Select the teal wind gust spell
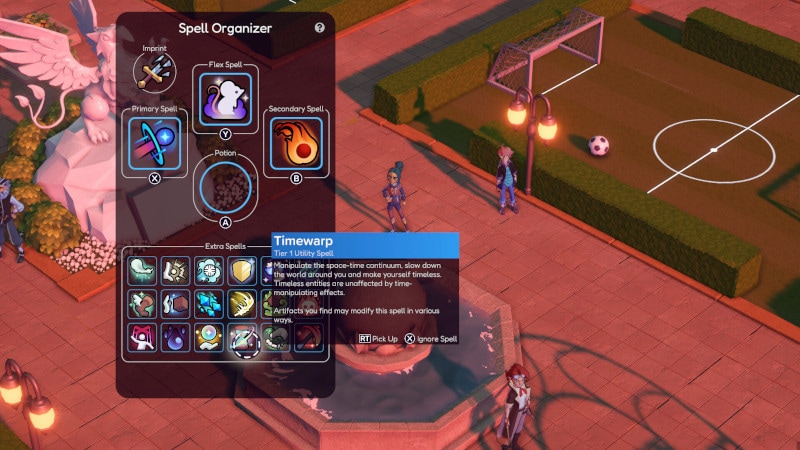 point(143,271)
